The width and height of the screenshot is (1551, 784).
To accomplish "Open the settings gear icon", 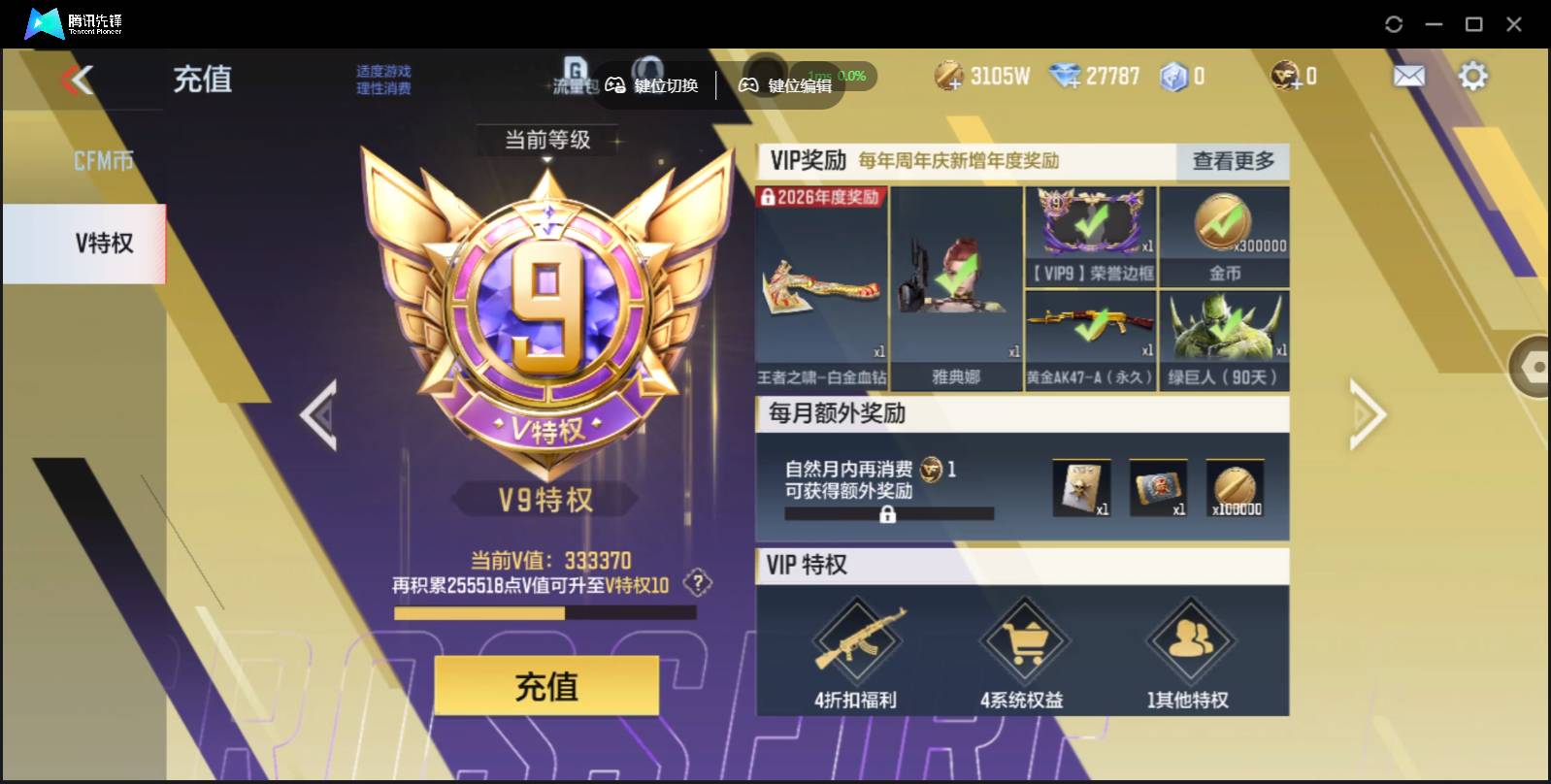I will click(x=1473, y=74).
